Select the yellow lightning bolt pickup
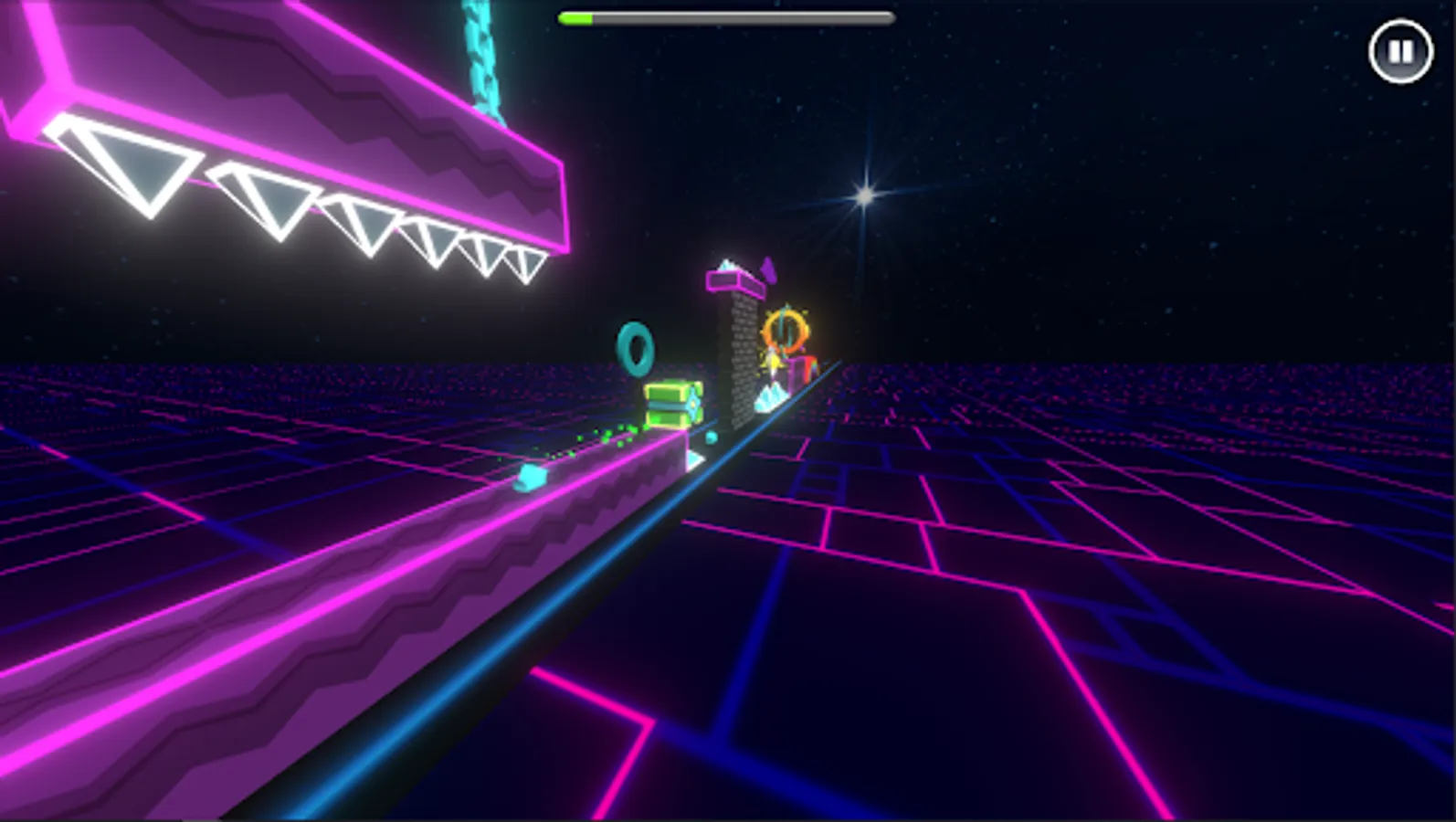This screenshot has height=822, width=1456. tap(775, 364)
